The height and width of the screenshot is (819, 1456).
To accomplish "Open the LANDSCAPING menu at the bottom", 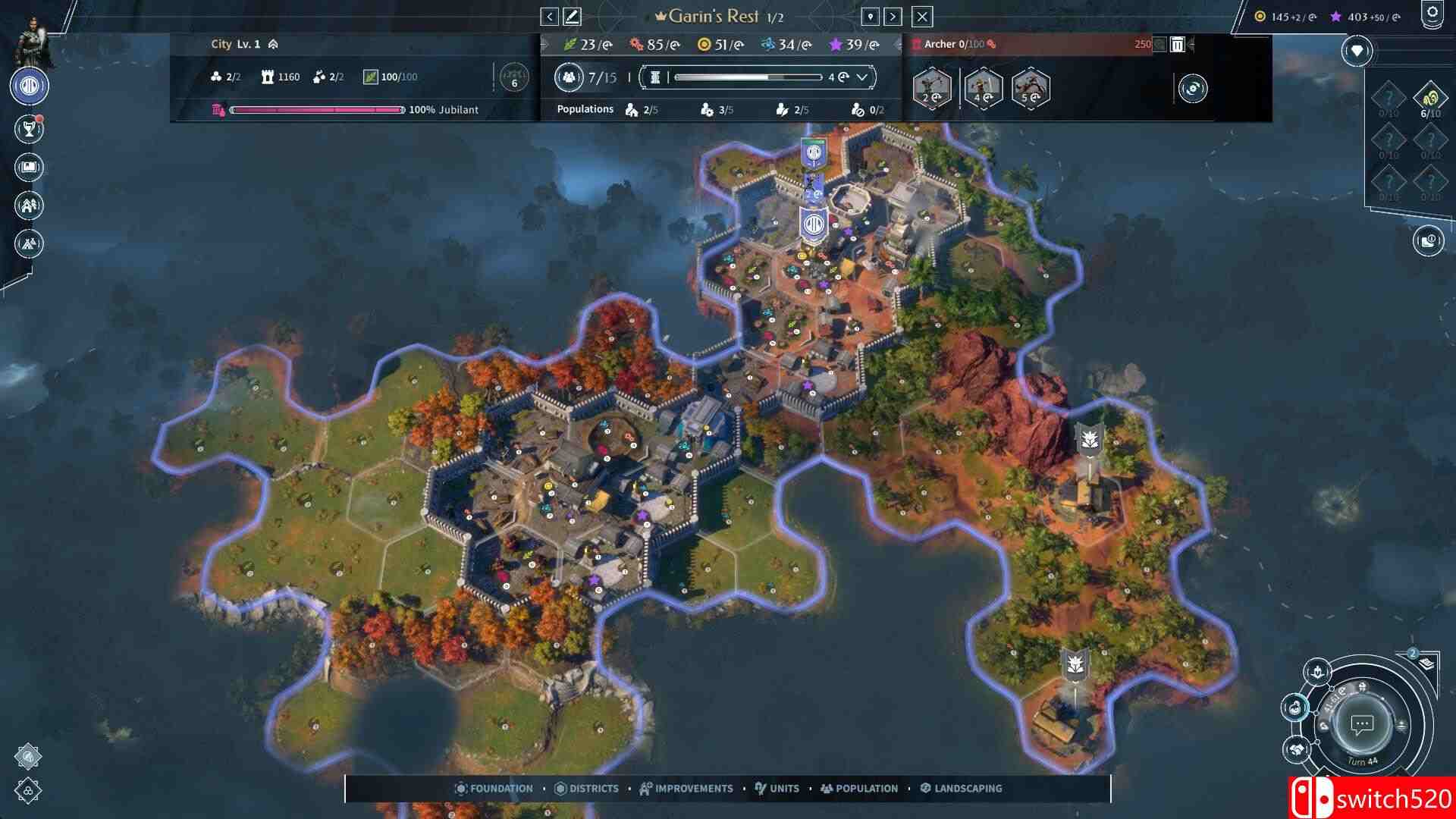I will click(962, 789).
